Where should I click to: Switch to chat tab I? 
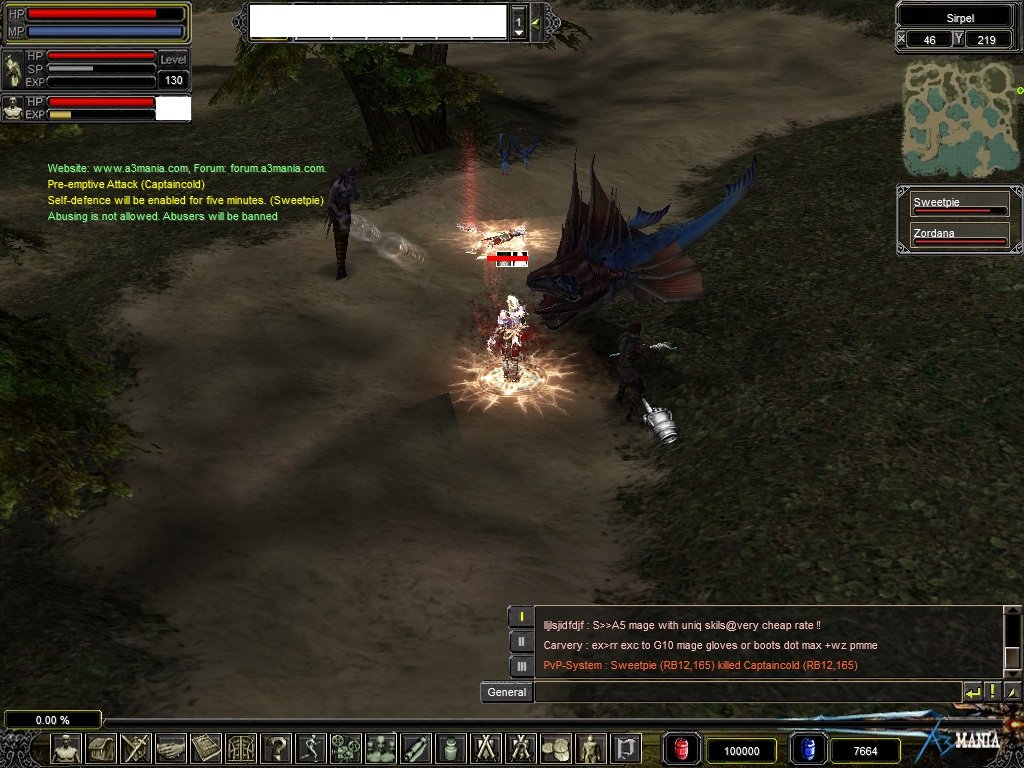[x=520, y=616]
